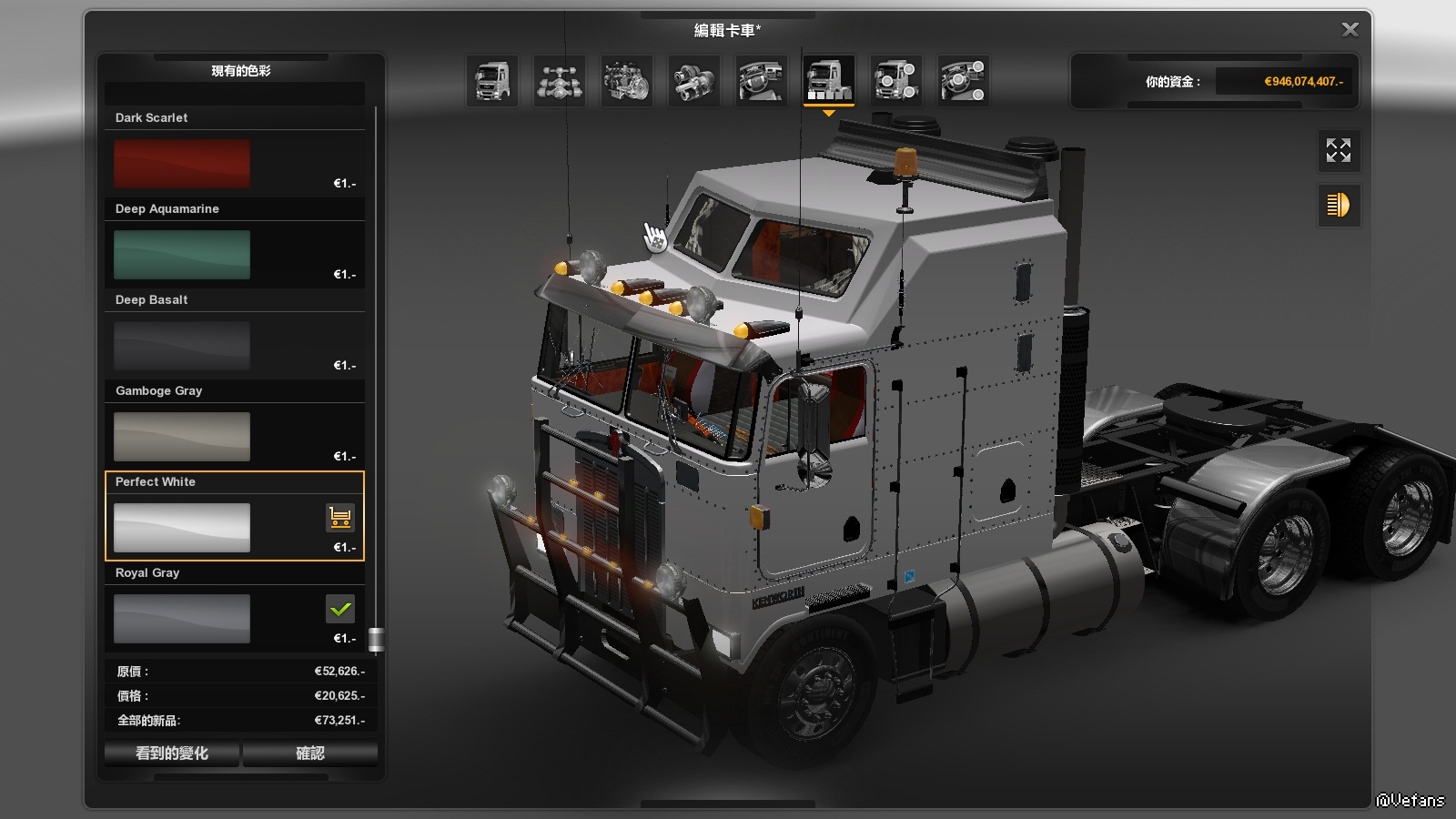1456x819 pixels.
Task: Click the 看到的變化 button
Action: click(172, 753)
